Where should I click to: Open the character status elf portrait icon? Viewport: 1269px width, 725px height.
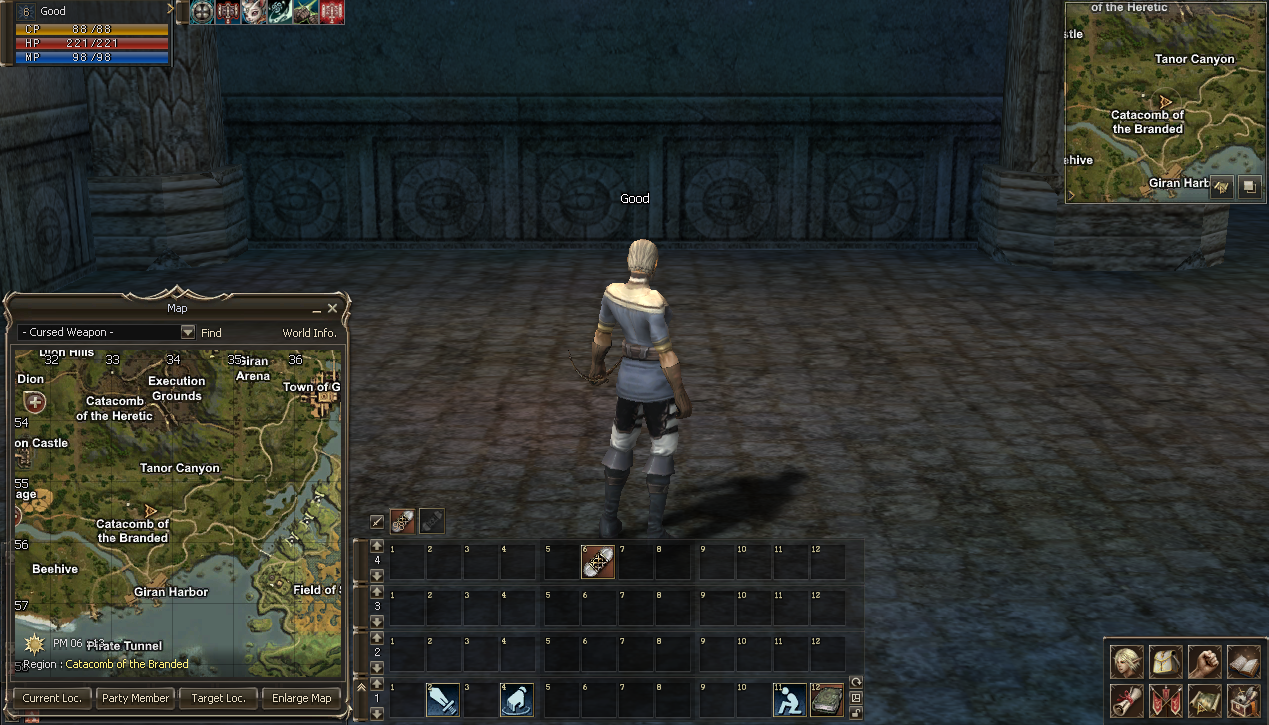1127,662
